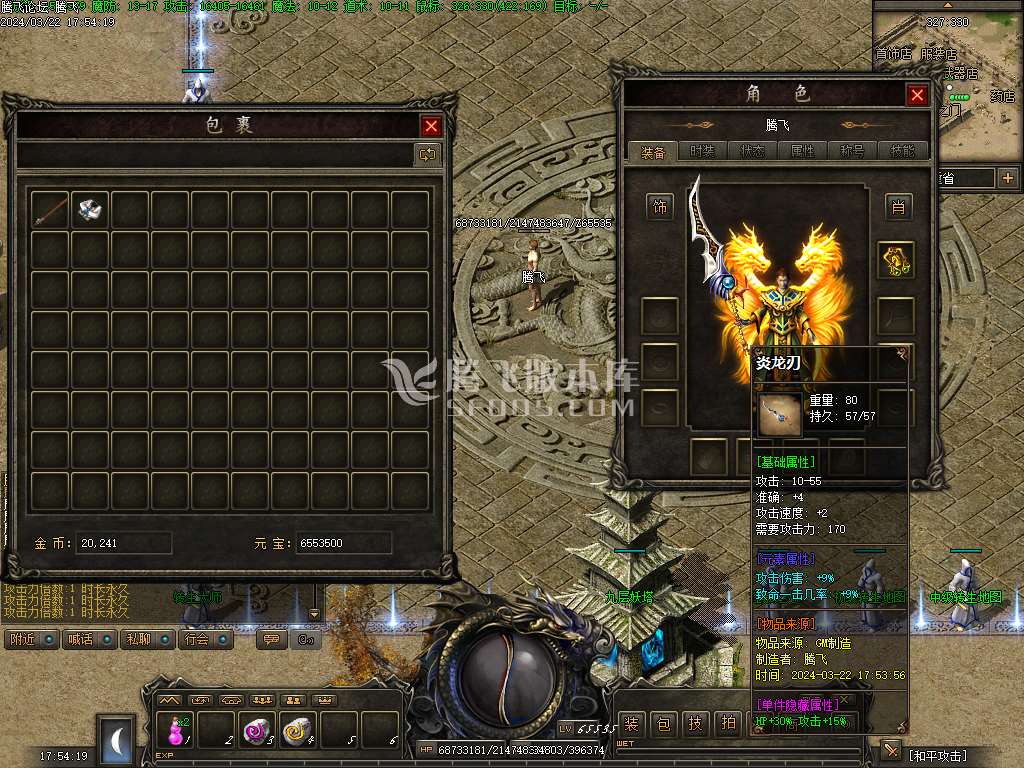
Task: Select the golden horse equipment slot
Action: click(896, 260)
